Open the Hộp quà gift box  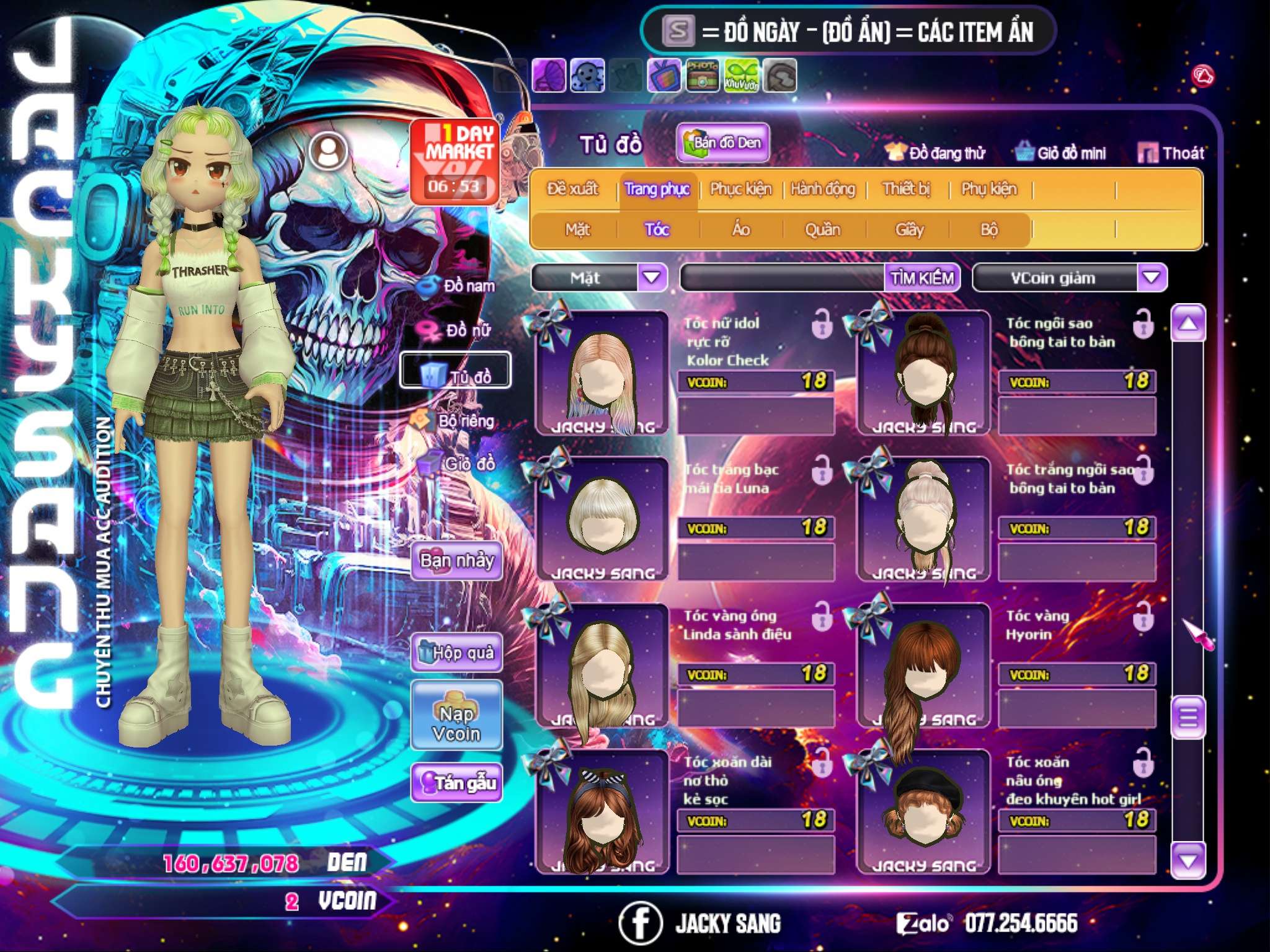pyautogui.click(x=457, y=652)
